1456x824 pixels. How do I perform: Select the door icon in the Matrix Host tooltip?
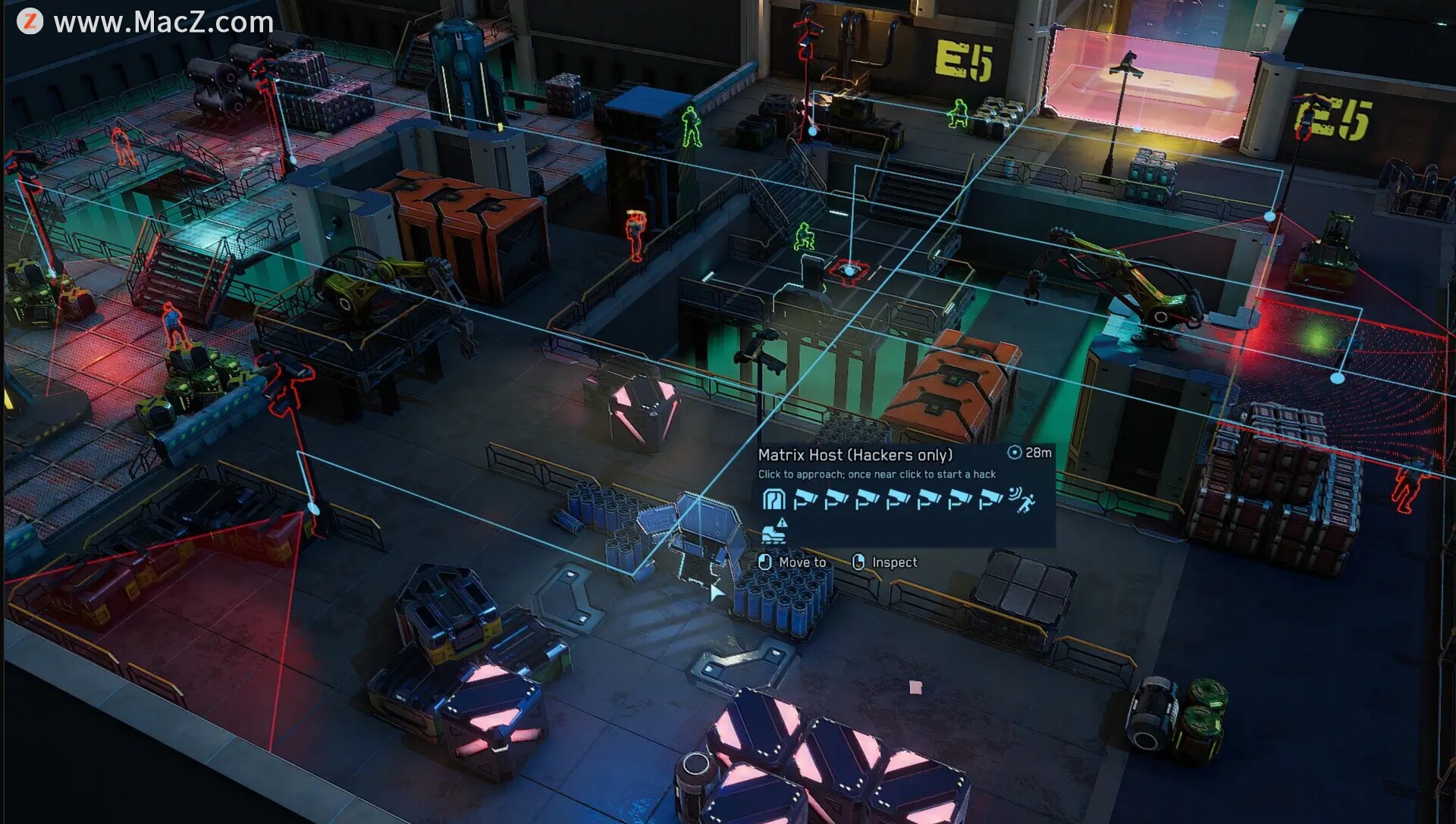pos(773,500)
